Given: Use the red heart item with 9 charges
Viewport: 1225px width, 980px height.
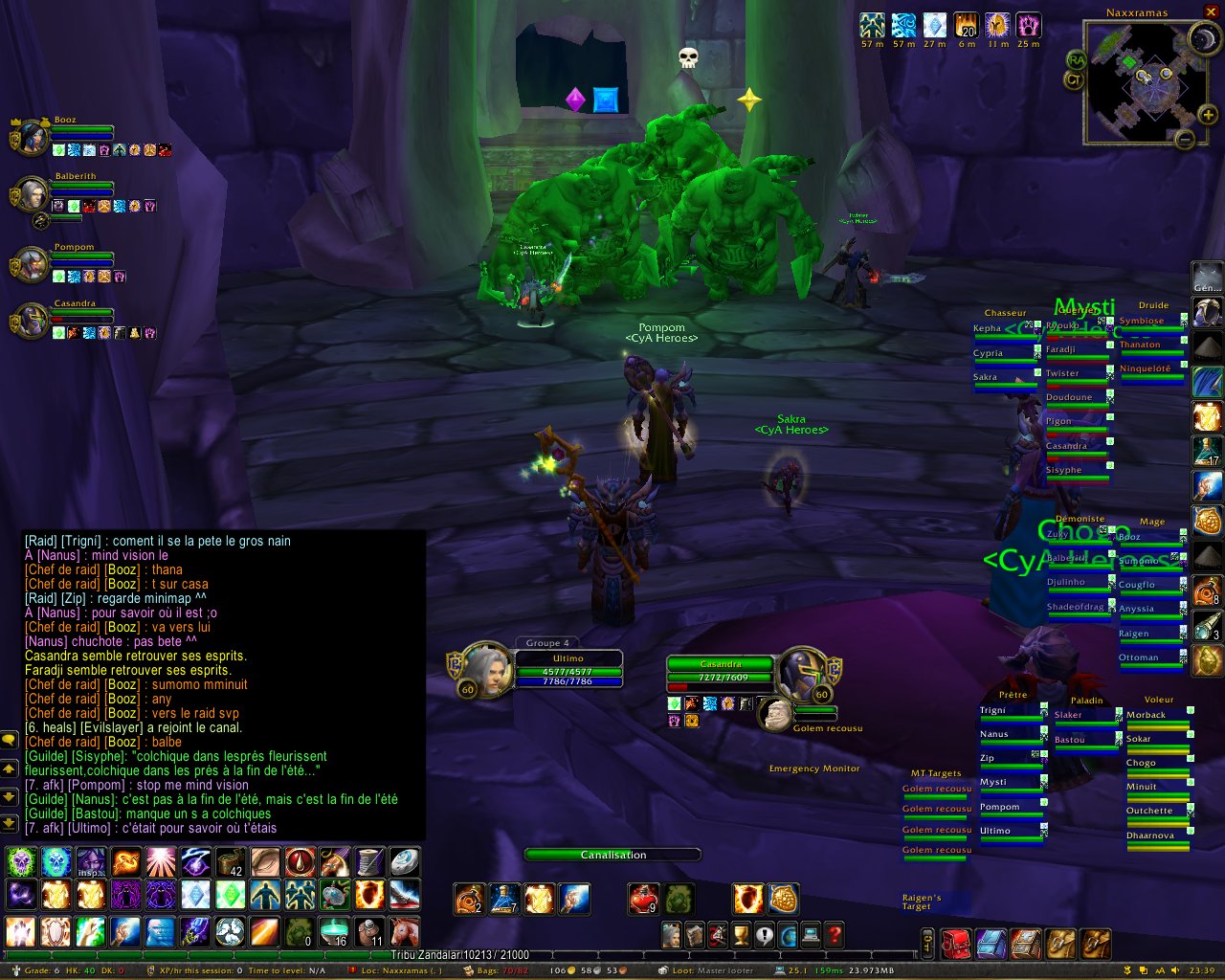Looking at the screenshot, I should (x=643, y=900).
